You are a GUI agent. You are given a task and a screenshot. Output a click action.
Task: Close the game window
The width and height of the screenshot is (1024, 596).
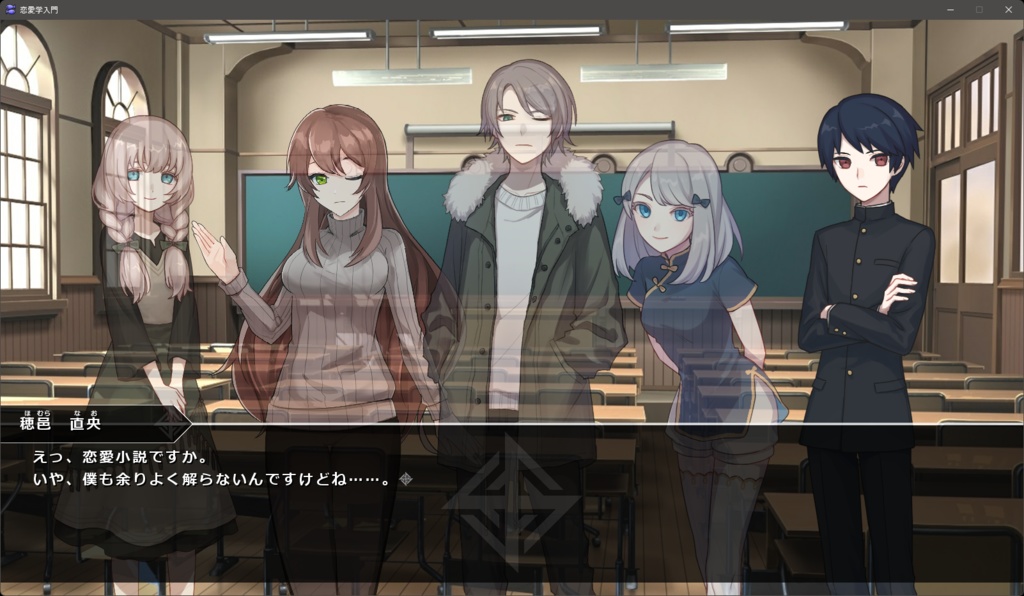(x=1007, y=9)
